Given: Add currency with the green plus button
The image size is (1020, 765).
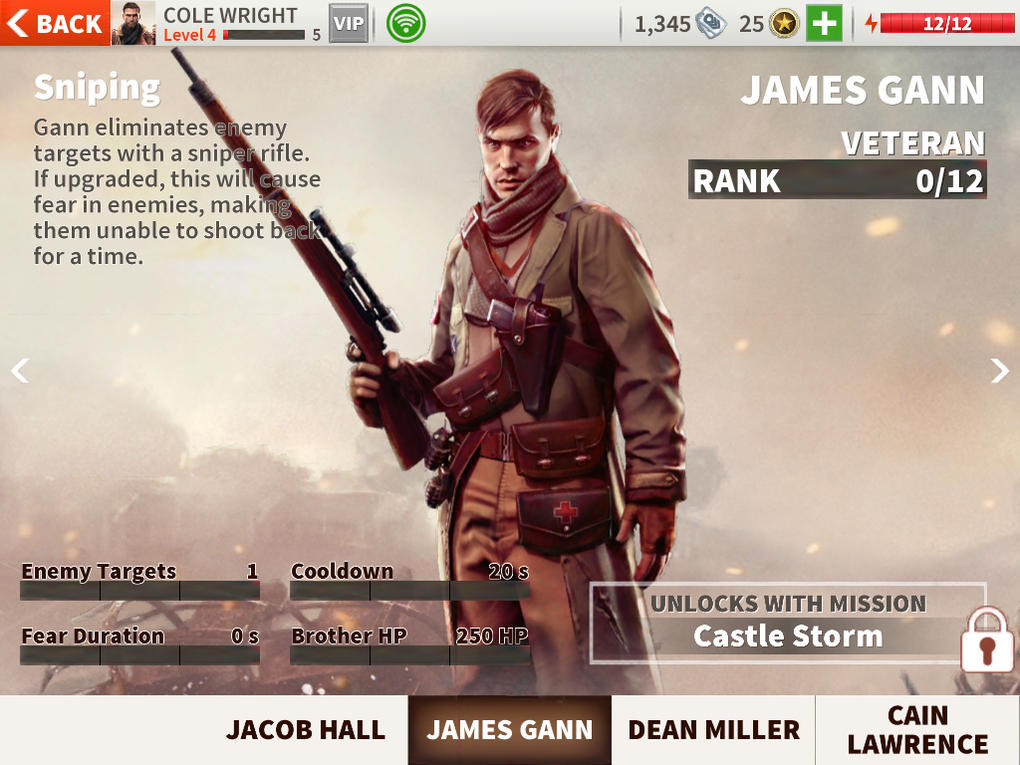Looking at the screenshot, I should [824, 23].
